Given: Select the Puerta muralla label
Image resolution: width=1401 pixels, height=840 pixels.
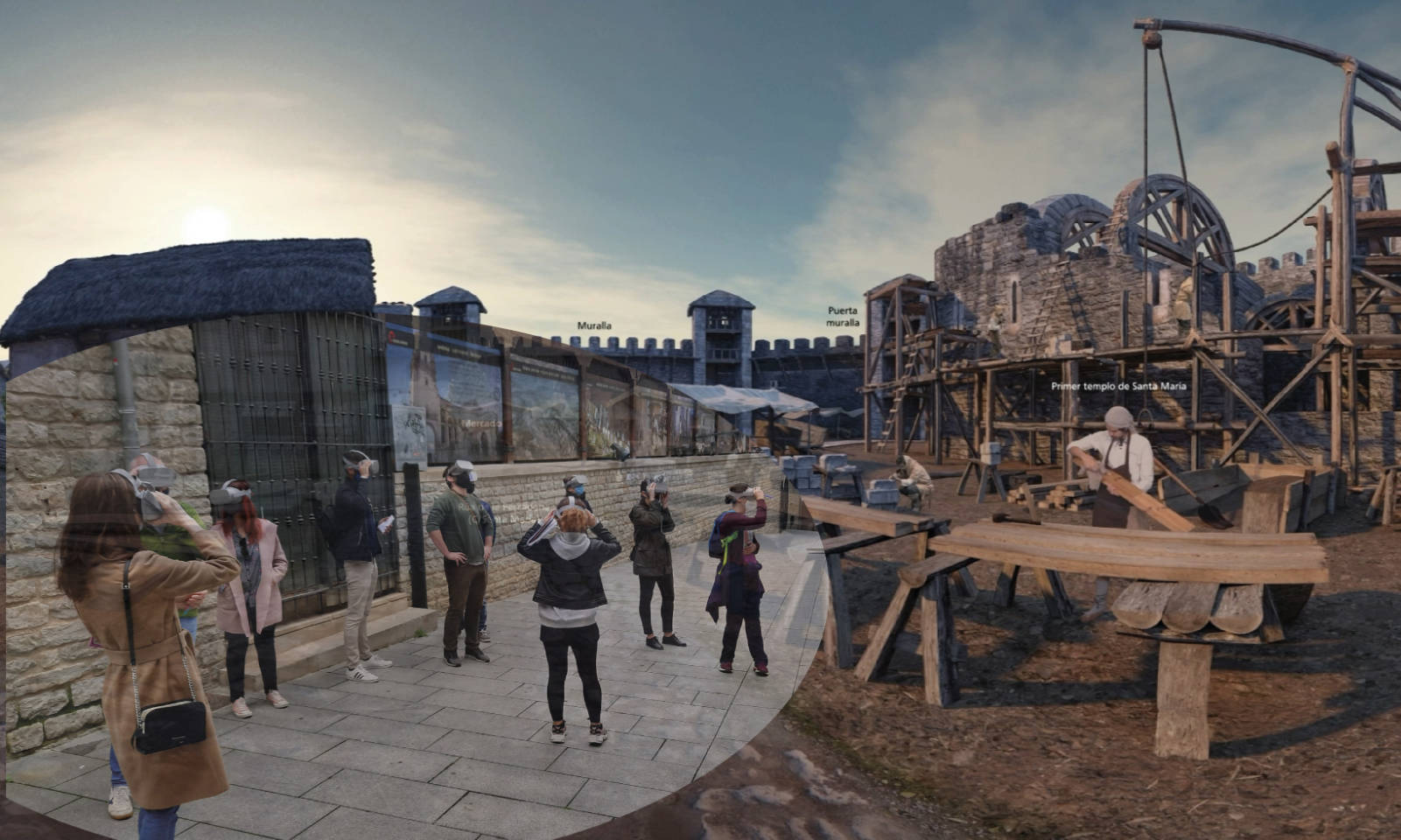Looking at the screenshot, I should tap(843, 316).
